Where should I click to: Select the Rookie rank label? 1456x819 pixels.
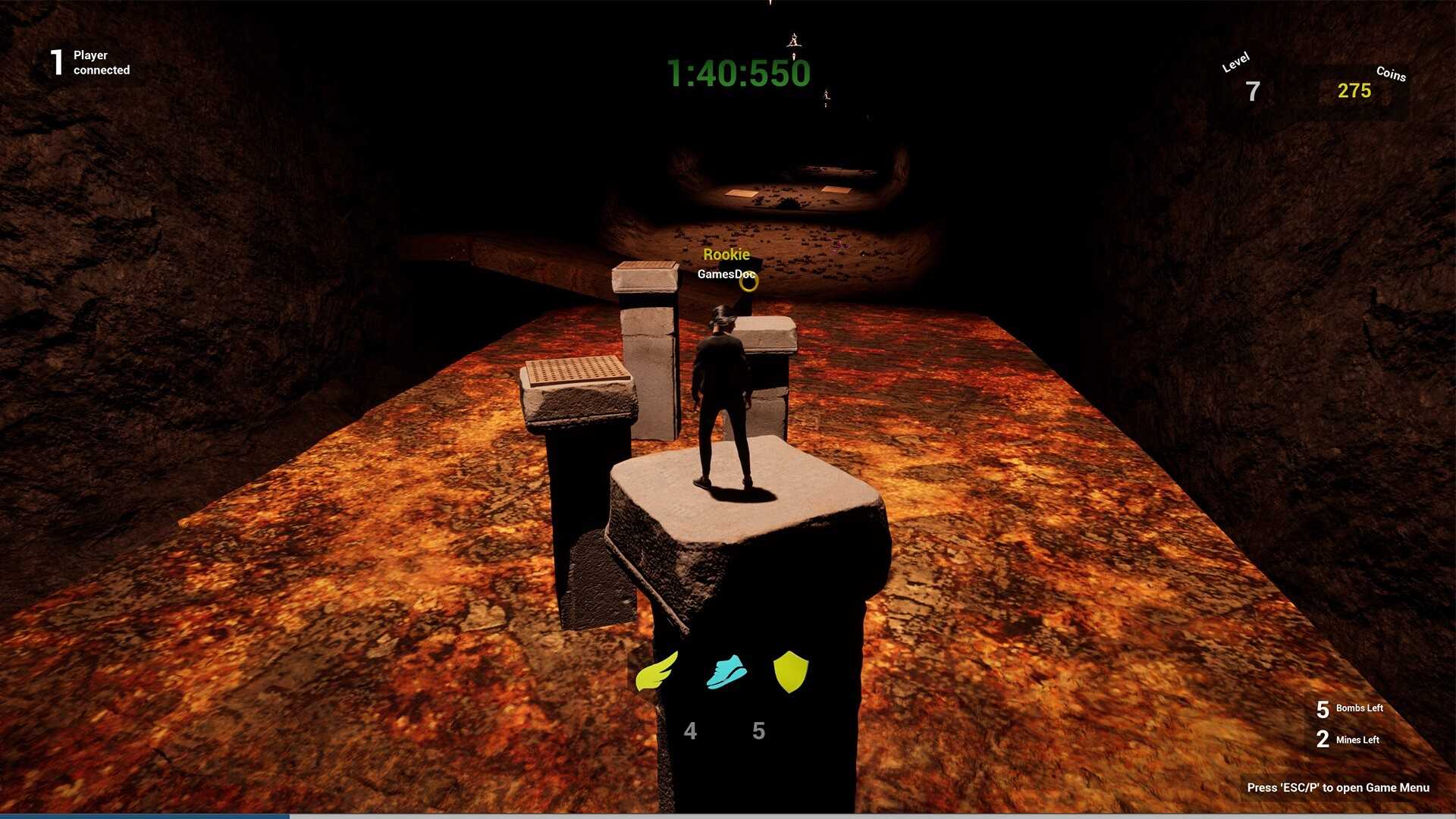[727, 254]
